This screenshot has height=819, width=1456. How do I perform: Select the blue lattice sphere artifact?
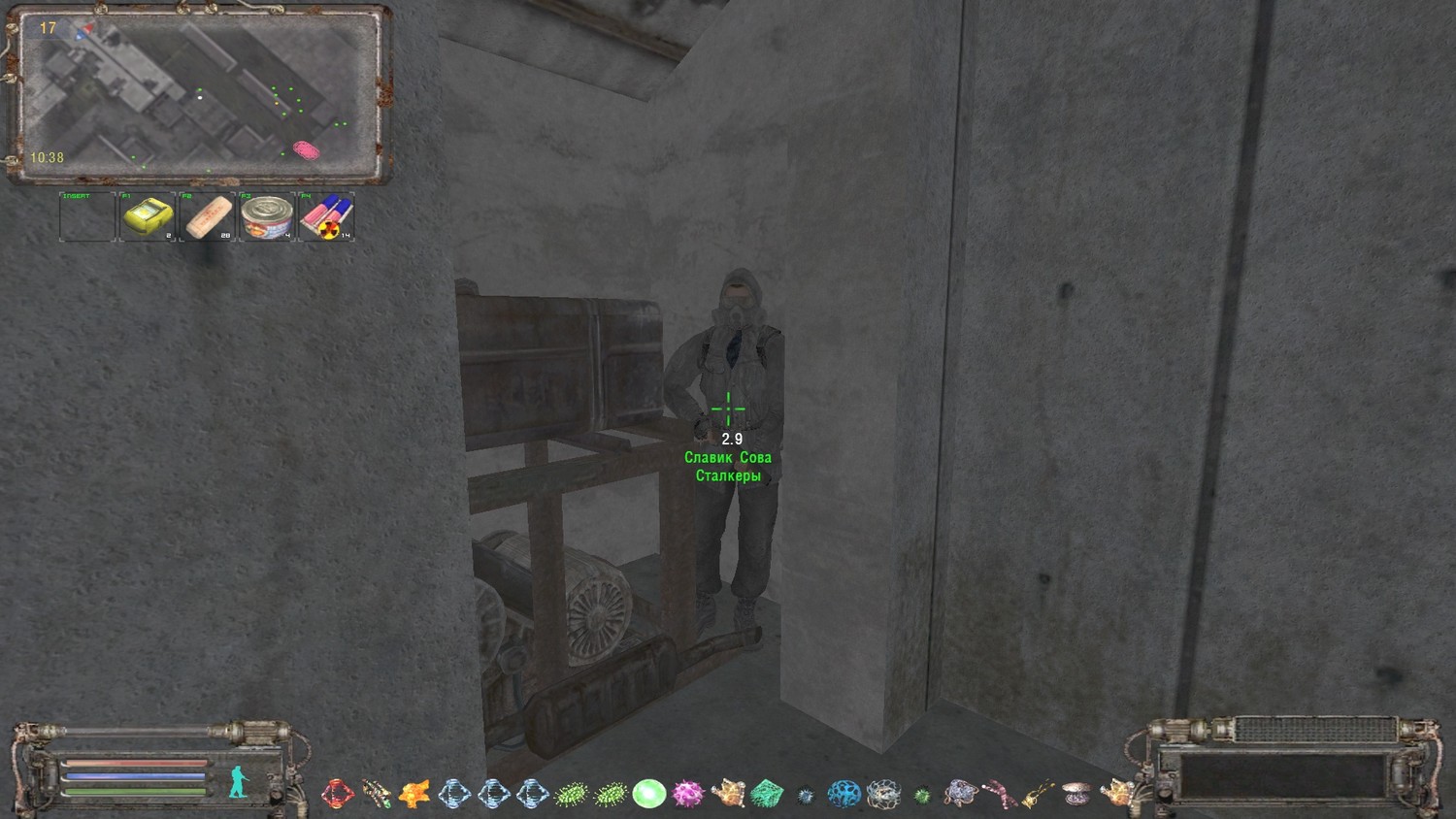click(x=844, y=794)
